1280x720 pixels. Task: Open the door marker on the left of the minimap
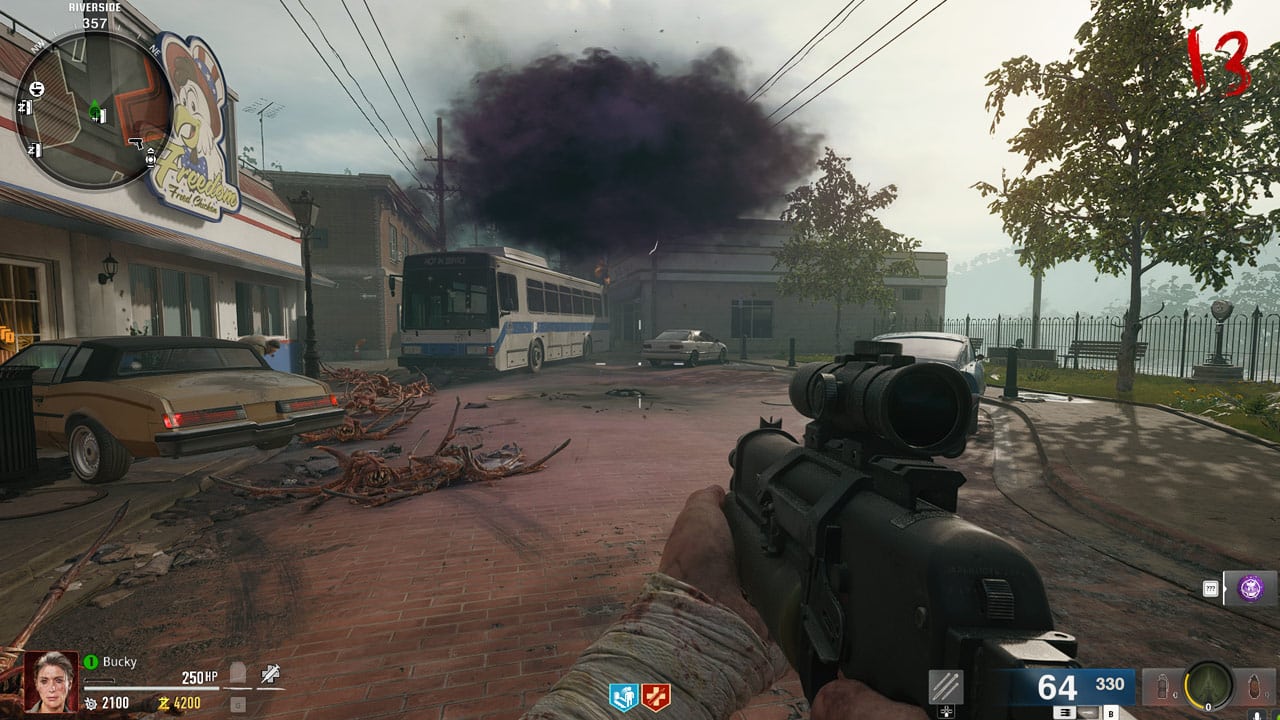[x=26, y=106]
